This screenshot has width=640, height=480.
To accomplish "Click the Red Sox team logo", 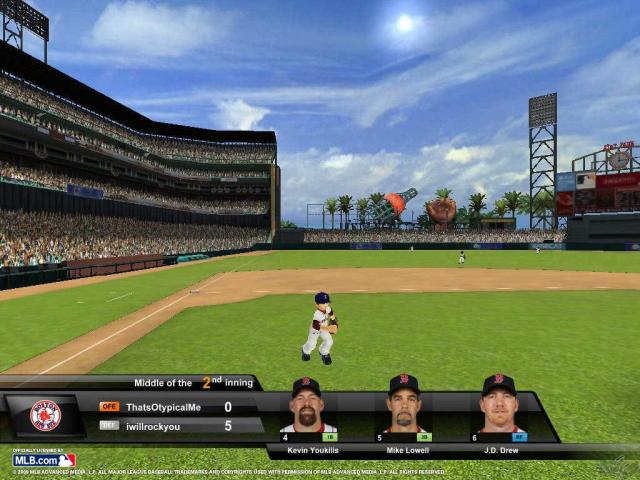I will click(45, 415).
